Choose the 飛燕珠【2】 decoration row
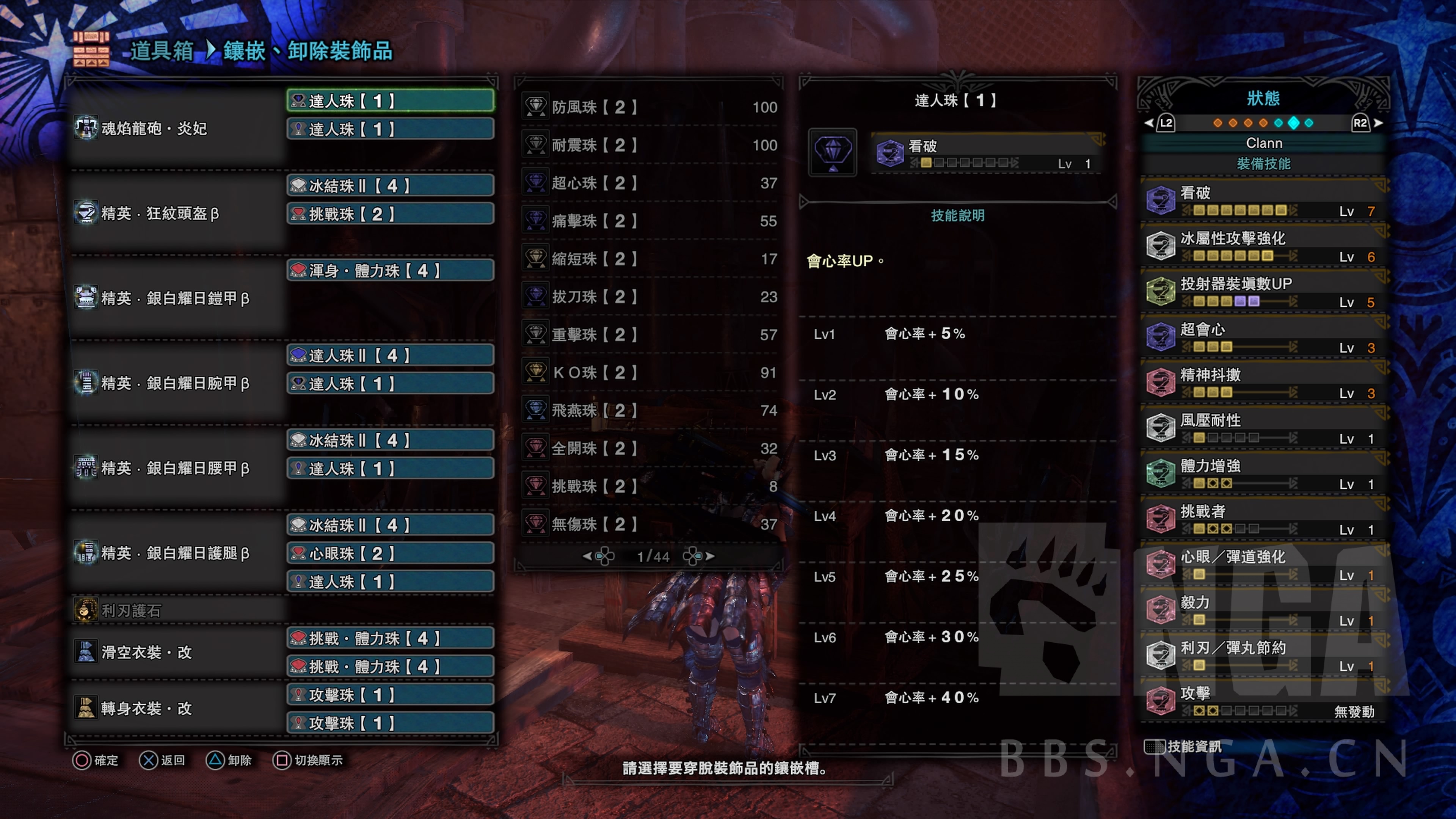 (x=650, y=410)
